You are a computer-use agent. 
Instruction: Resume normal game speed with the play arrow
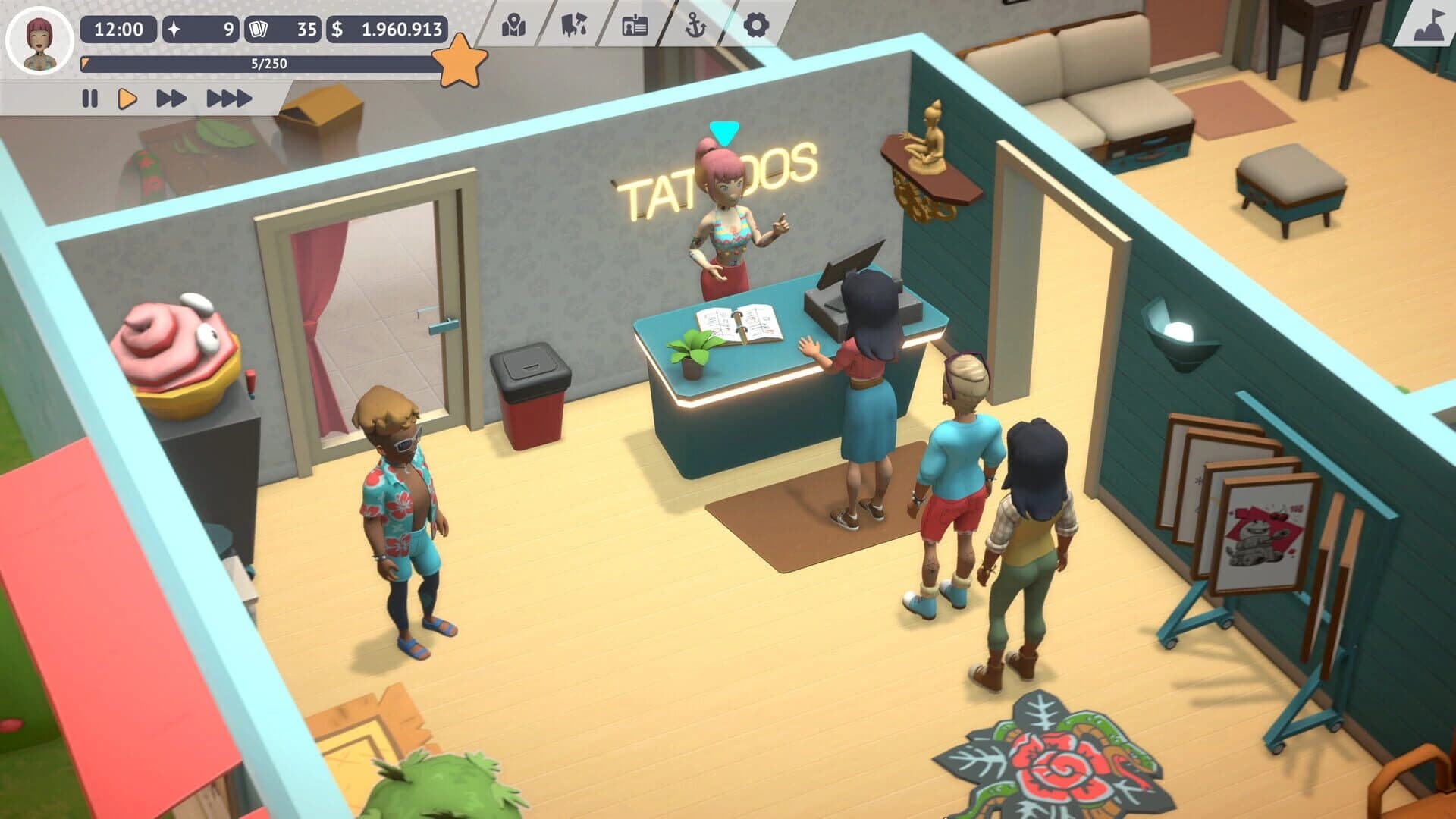[127, 97]
